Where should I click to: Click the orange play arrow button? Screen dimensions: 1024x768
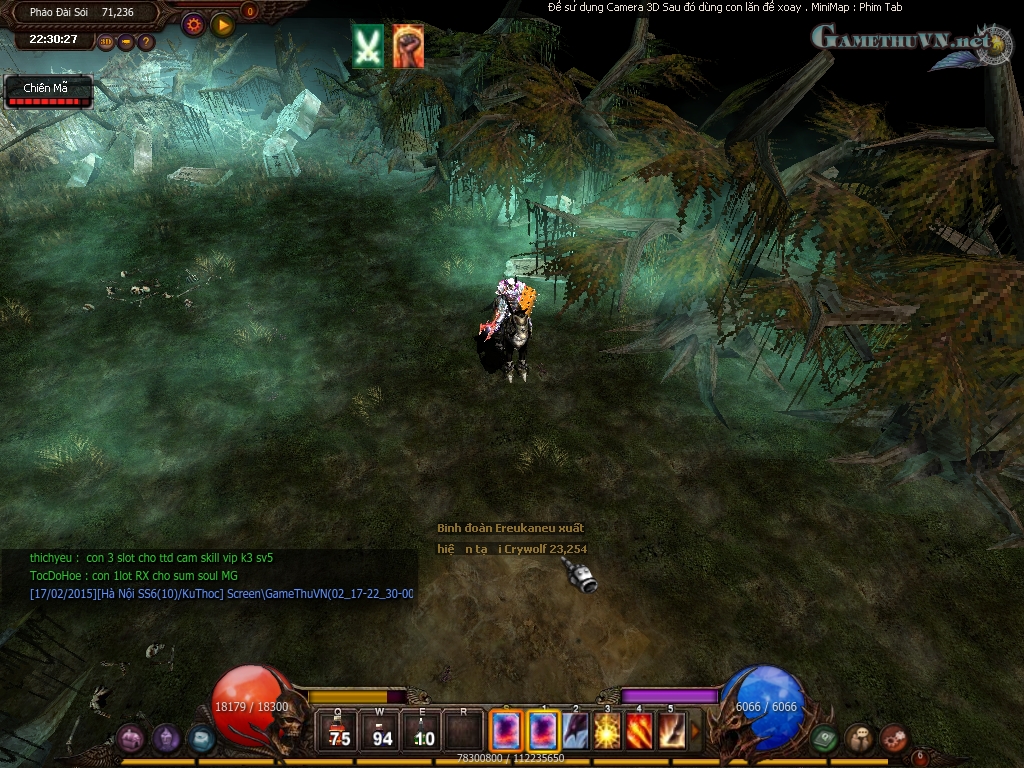[x=223, y=25]
